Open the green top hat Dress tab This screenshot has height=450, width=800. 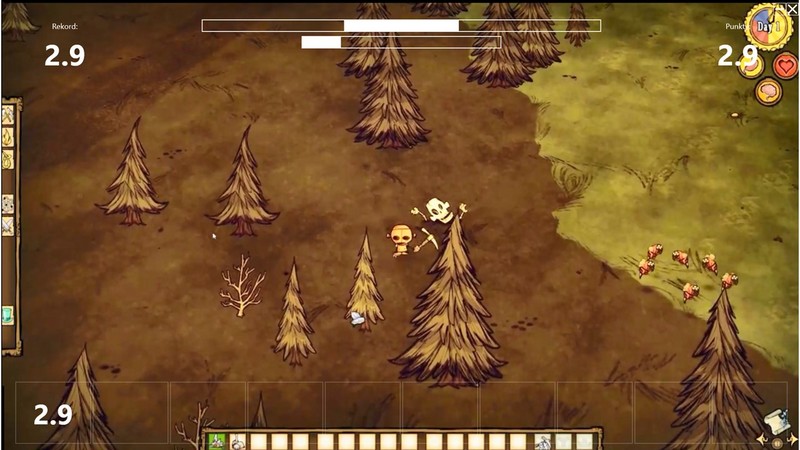(8, 315)
